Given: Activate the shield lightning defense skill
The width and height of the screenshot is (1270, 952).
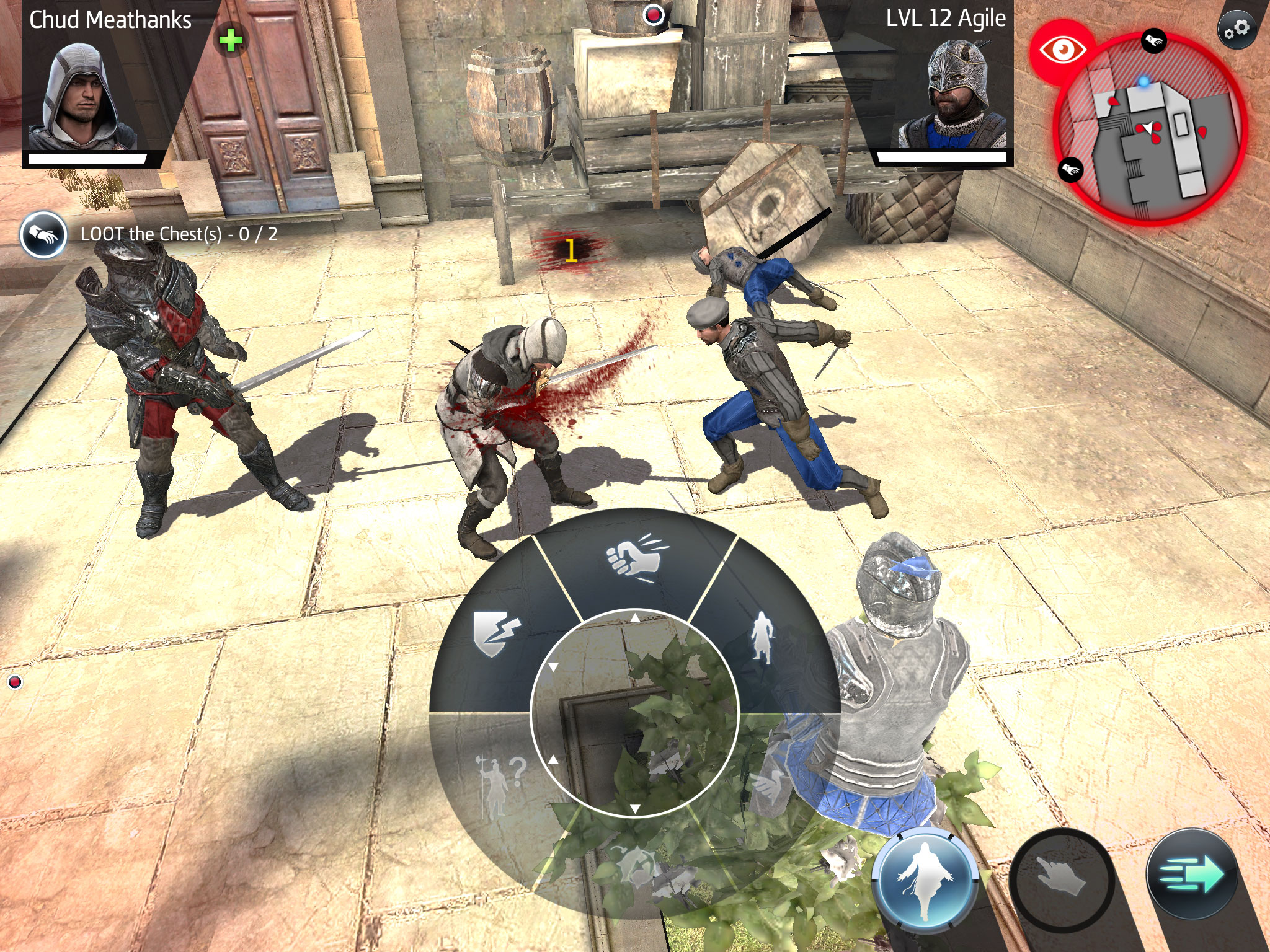Looking at the screenshot, I should point(496,633).
